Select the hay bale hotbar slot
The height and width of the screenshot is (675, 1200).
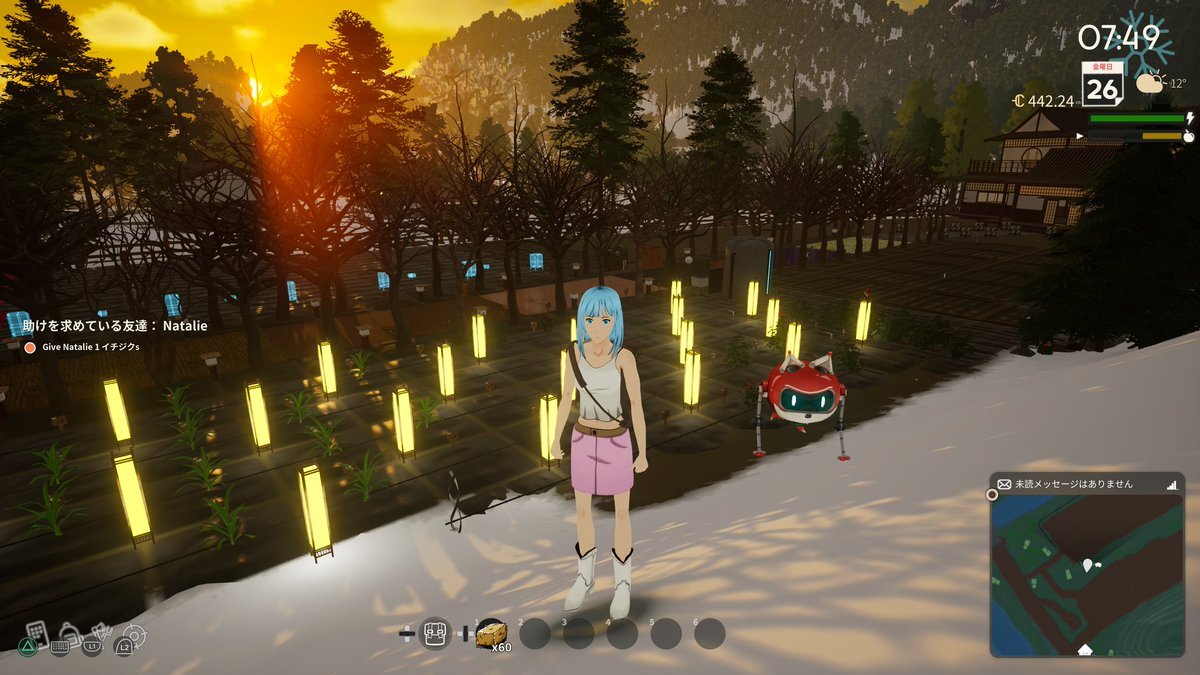491,632
